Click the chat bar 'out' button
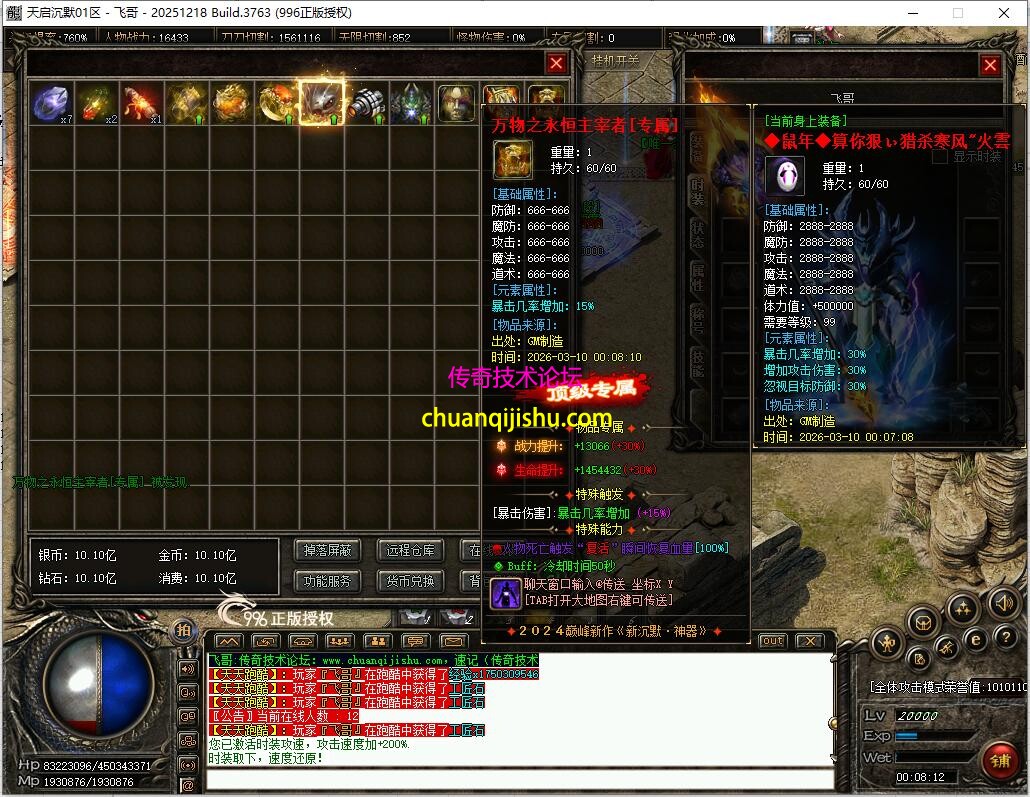 click(772, 641)
